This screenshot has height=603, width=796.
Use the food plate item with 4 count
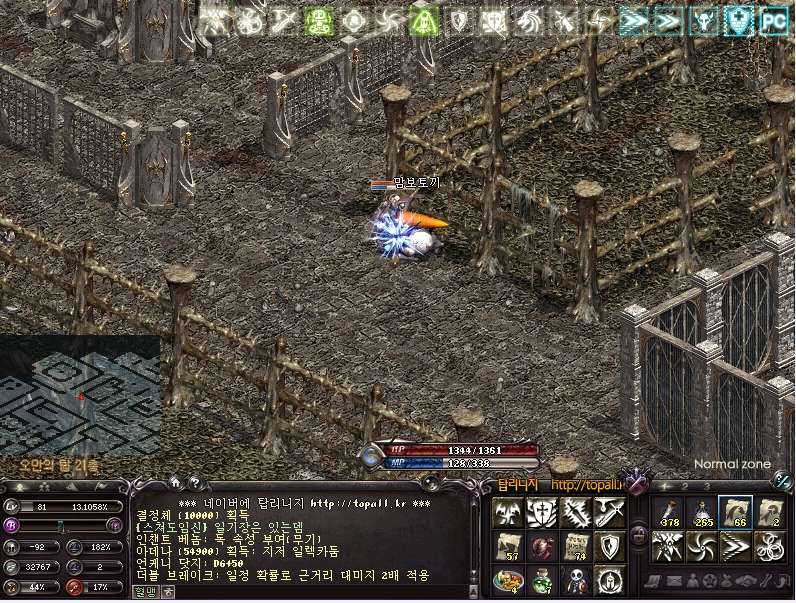point(507,580)
